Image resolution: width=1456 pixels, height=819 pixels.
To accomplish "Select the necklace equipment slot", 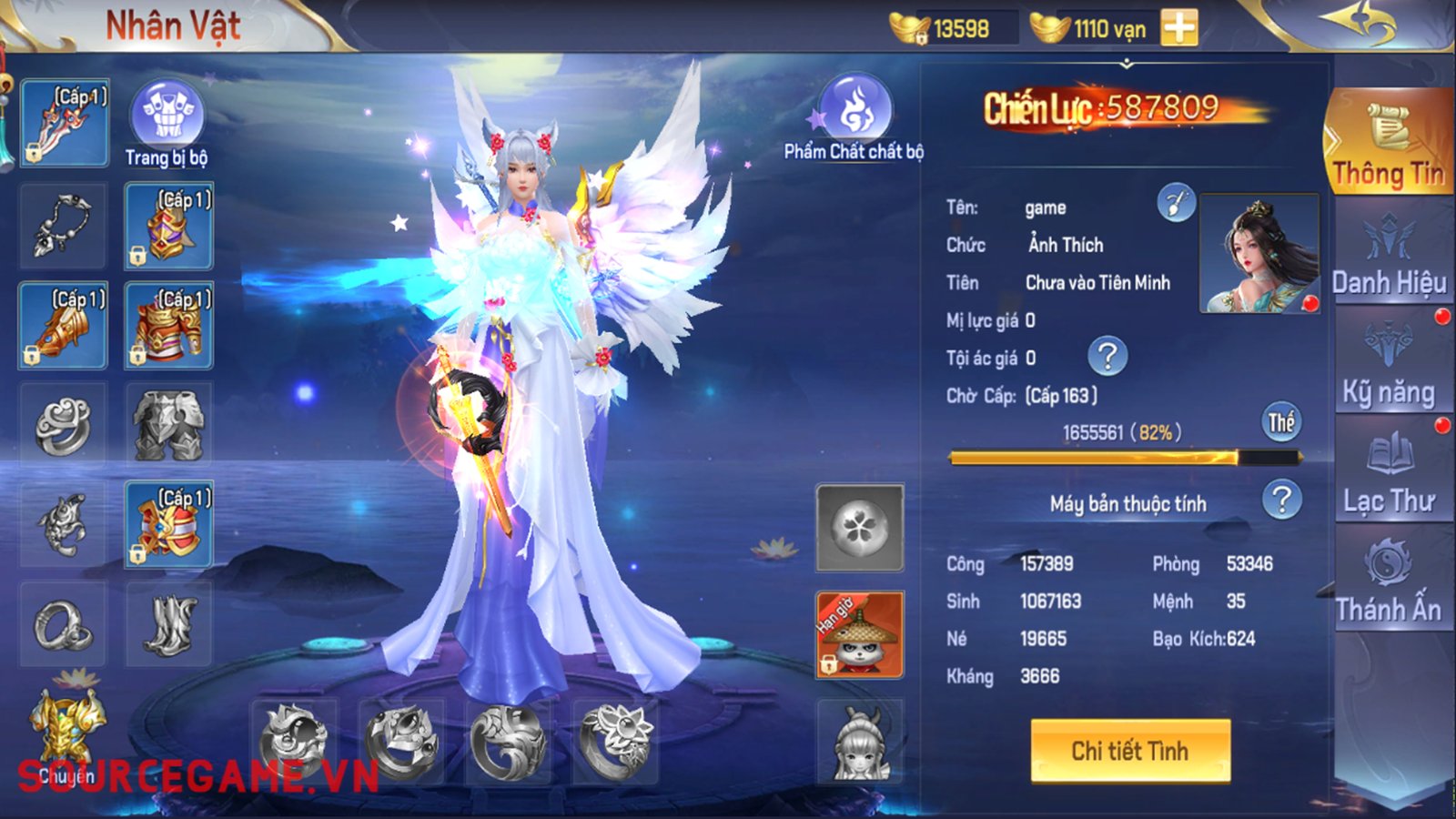I will (x=62, y=224).
